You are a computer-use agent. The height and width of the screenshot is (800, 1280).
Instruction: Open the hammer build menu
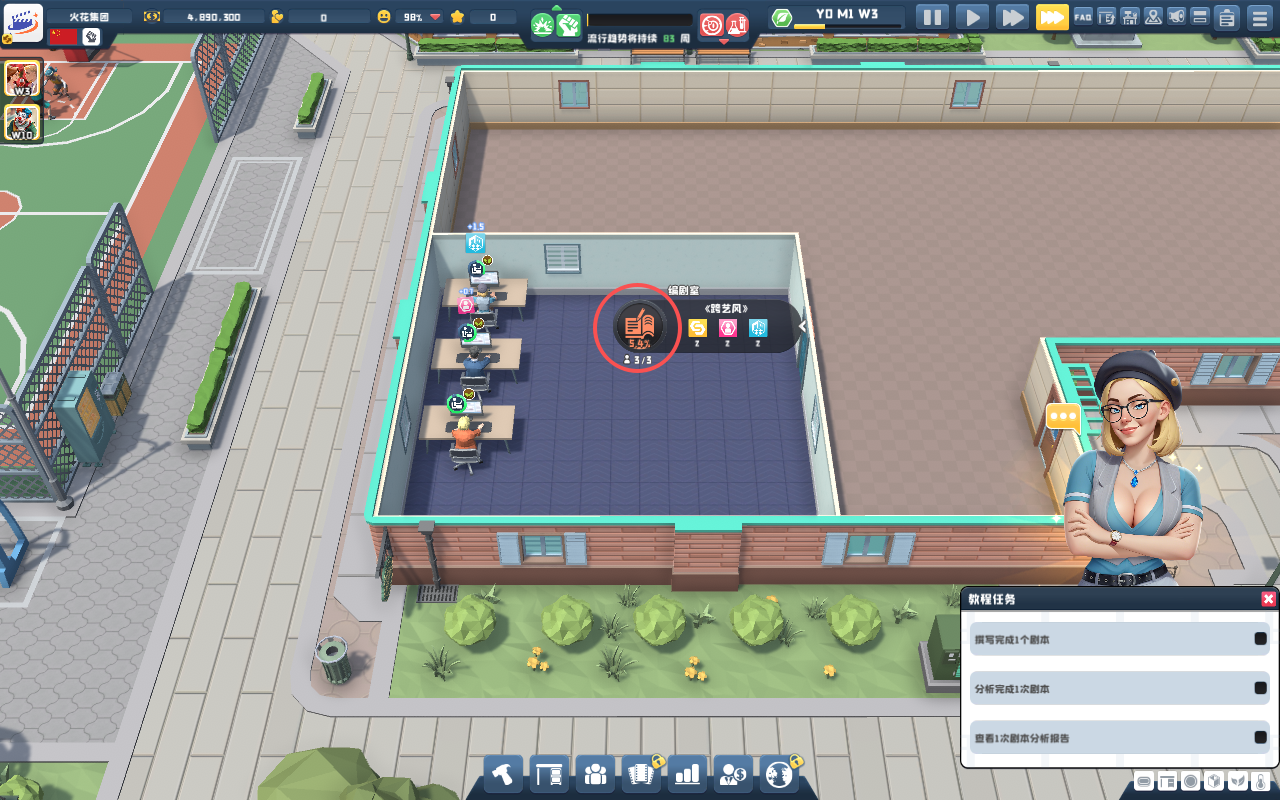pos(504,773)
